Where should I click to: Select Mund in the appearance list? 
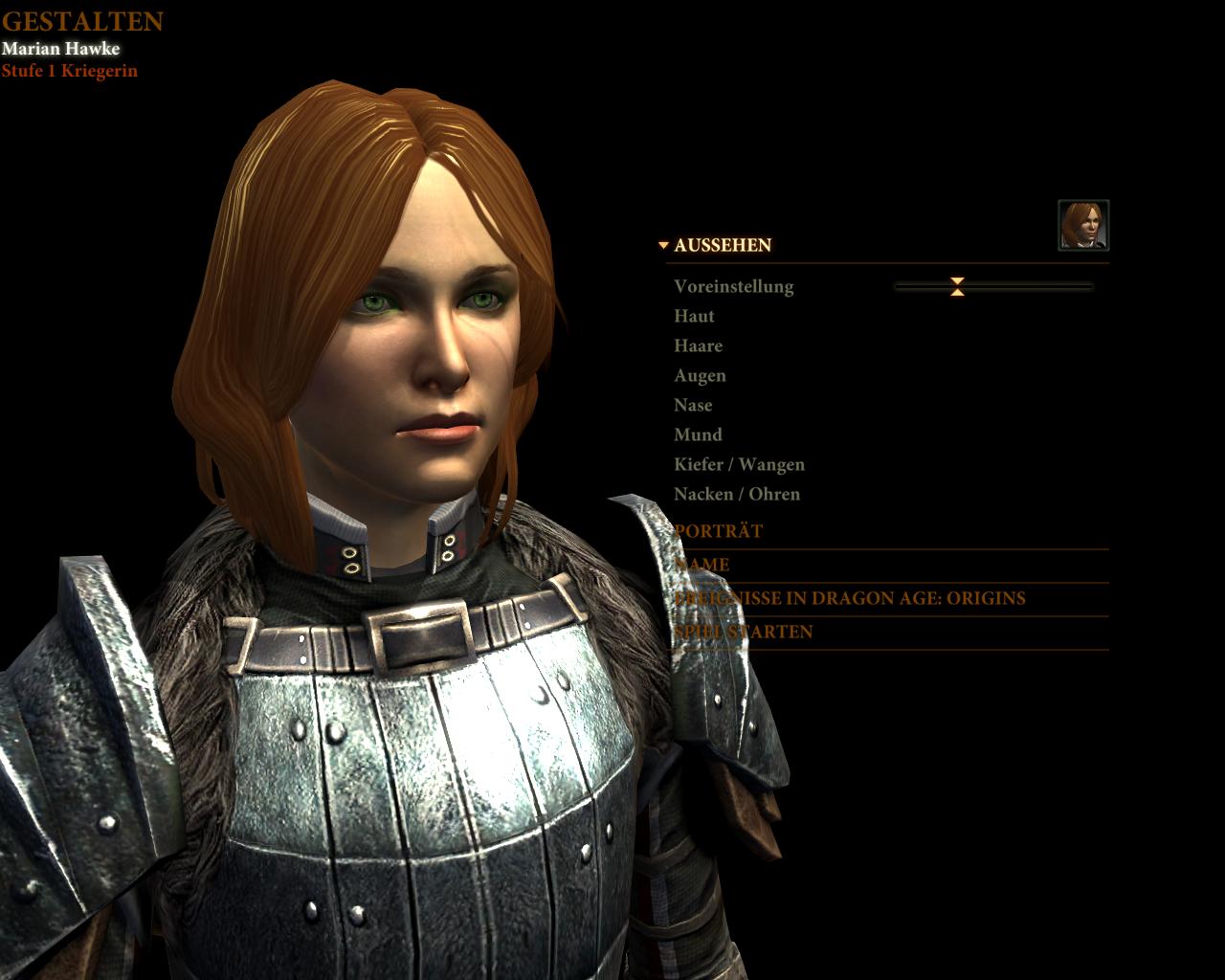(698, 434)
